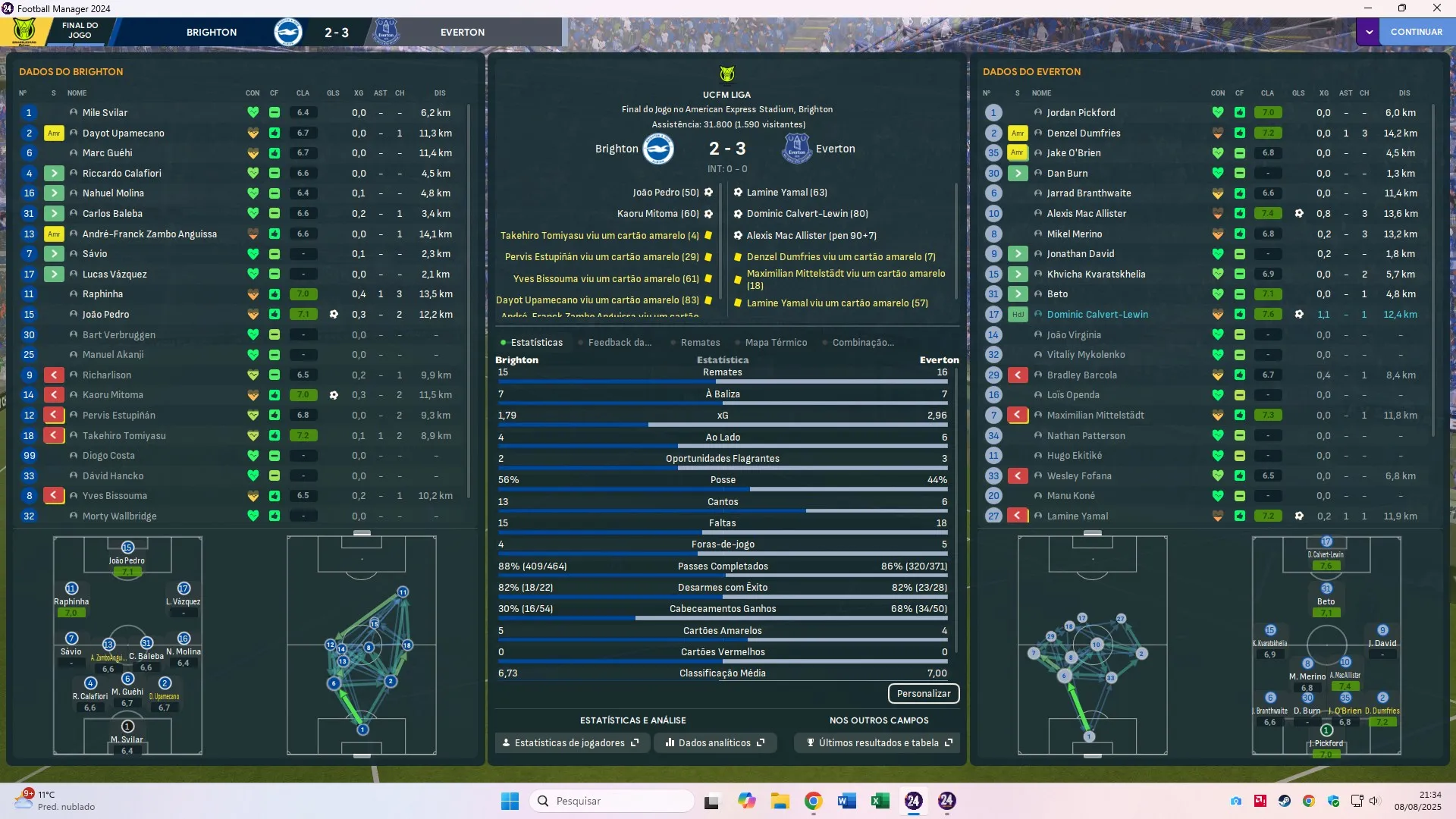Open Estatísticas de jogadores

pyautogui.click(x=570, y=743)
